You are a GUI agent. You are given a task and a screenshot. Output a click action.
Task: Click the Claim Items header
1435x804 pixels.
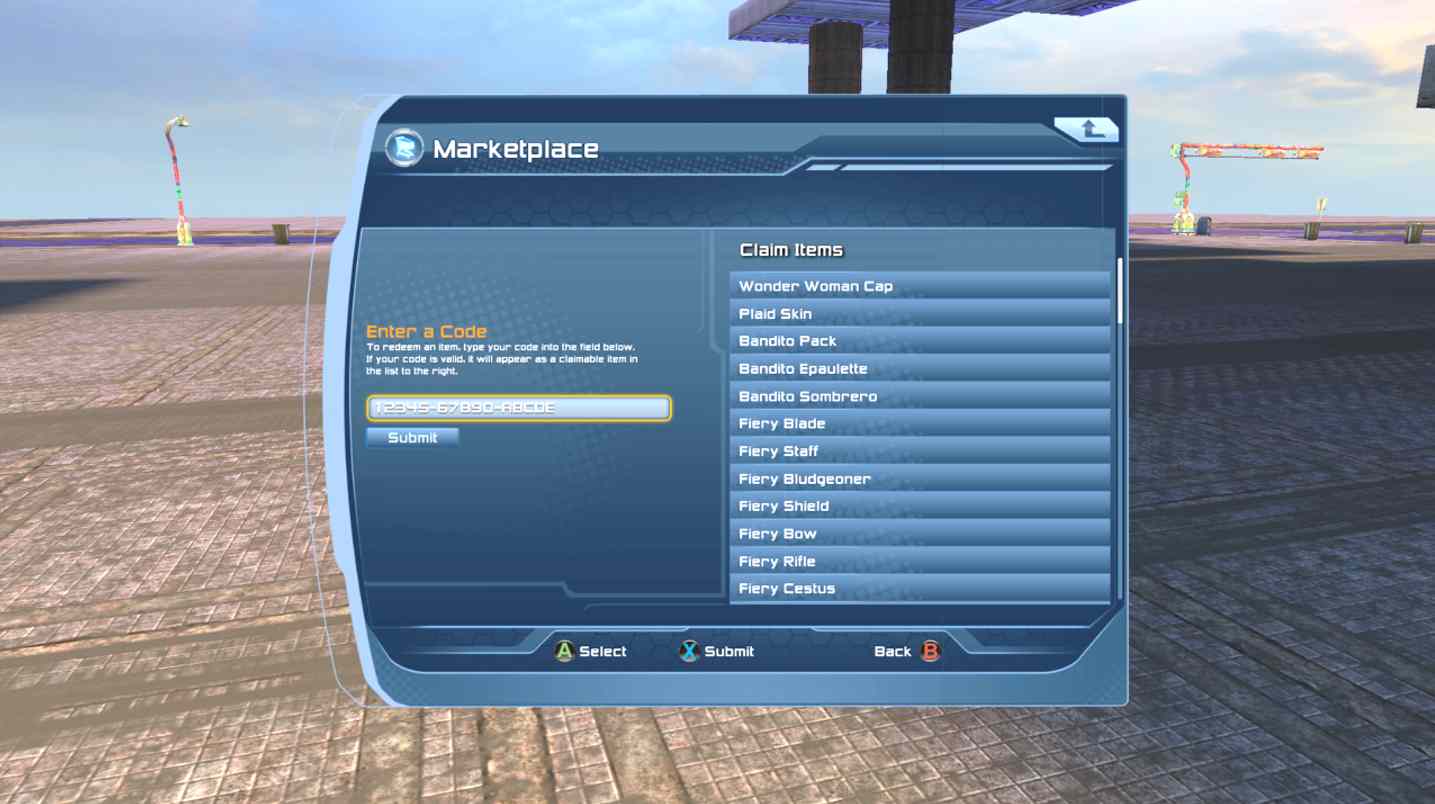pyautogui.click(x=790, y=249)
